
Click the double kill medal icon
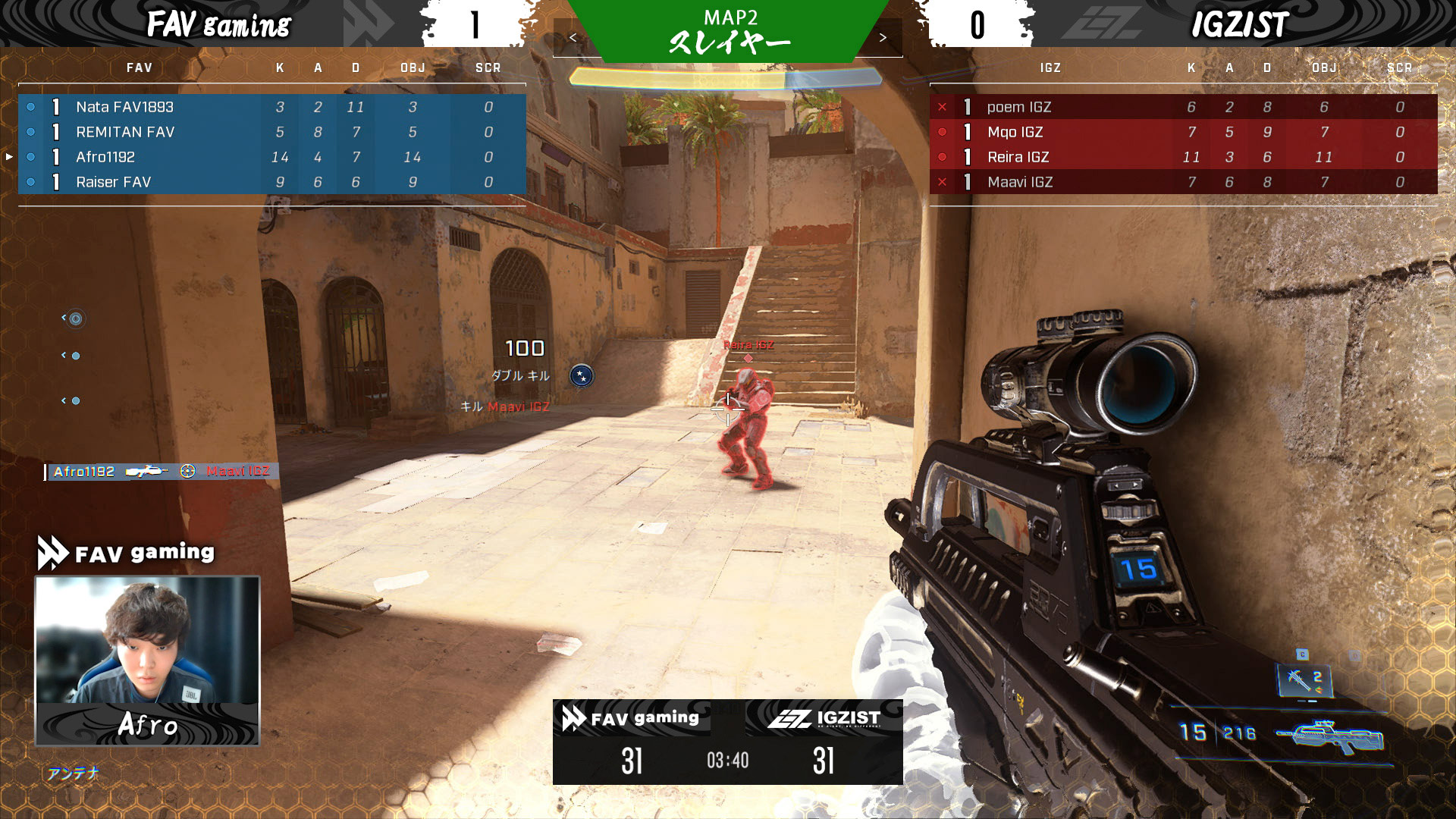tap(582, 375)
